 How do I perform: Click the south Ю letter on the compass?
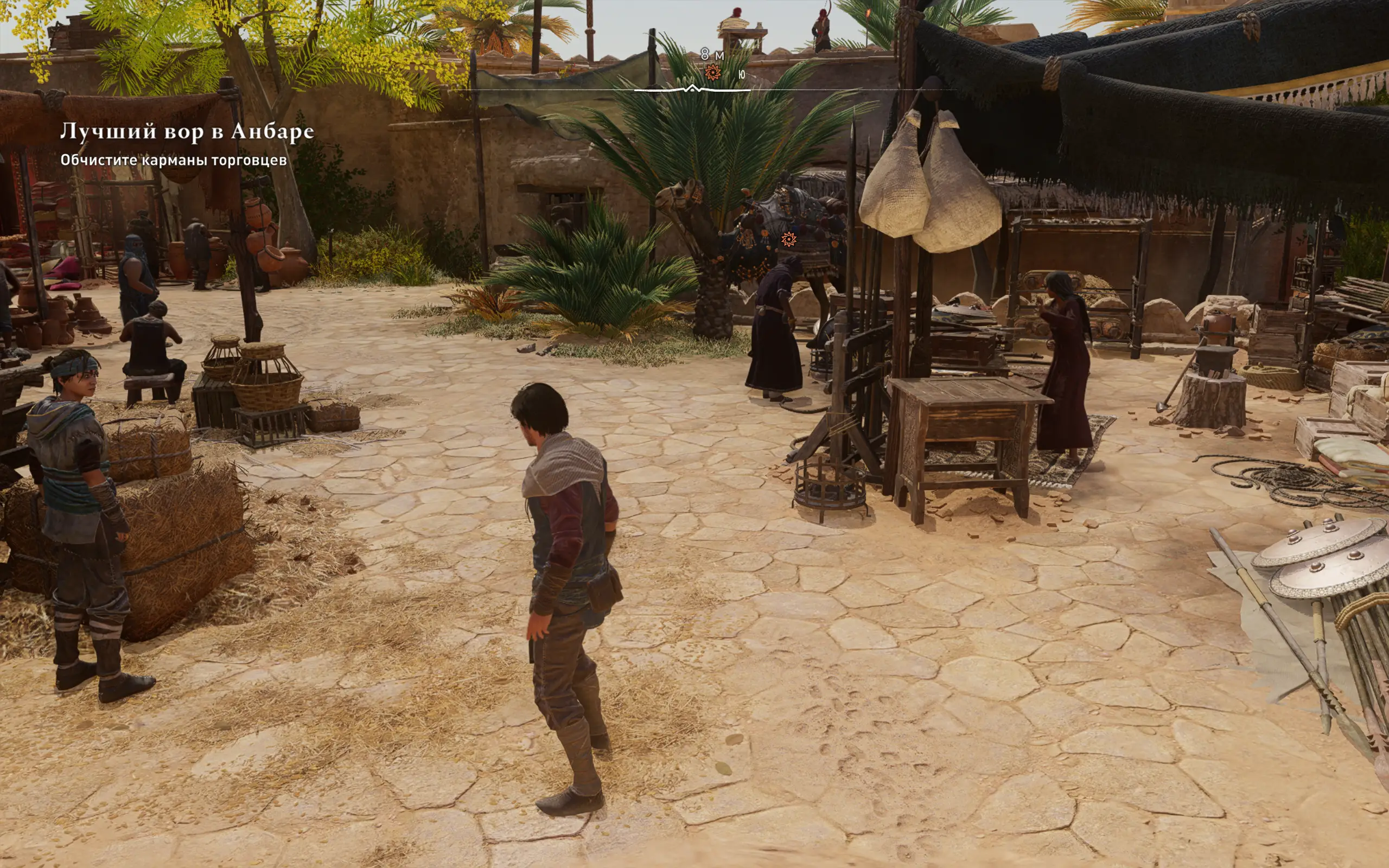coord(742,75)
